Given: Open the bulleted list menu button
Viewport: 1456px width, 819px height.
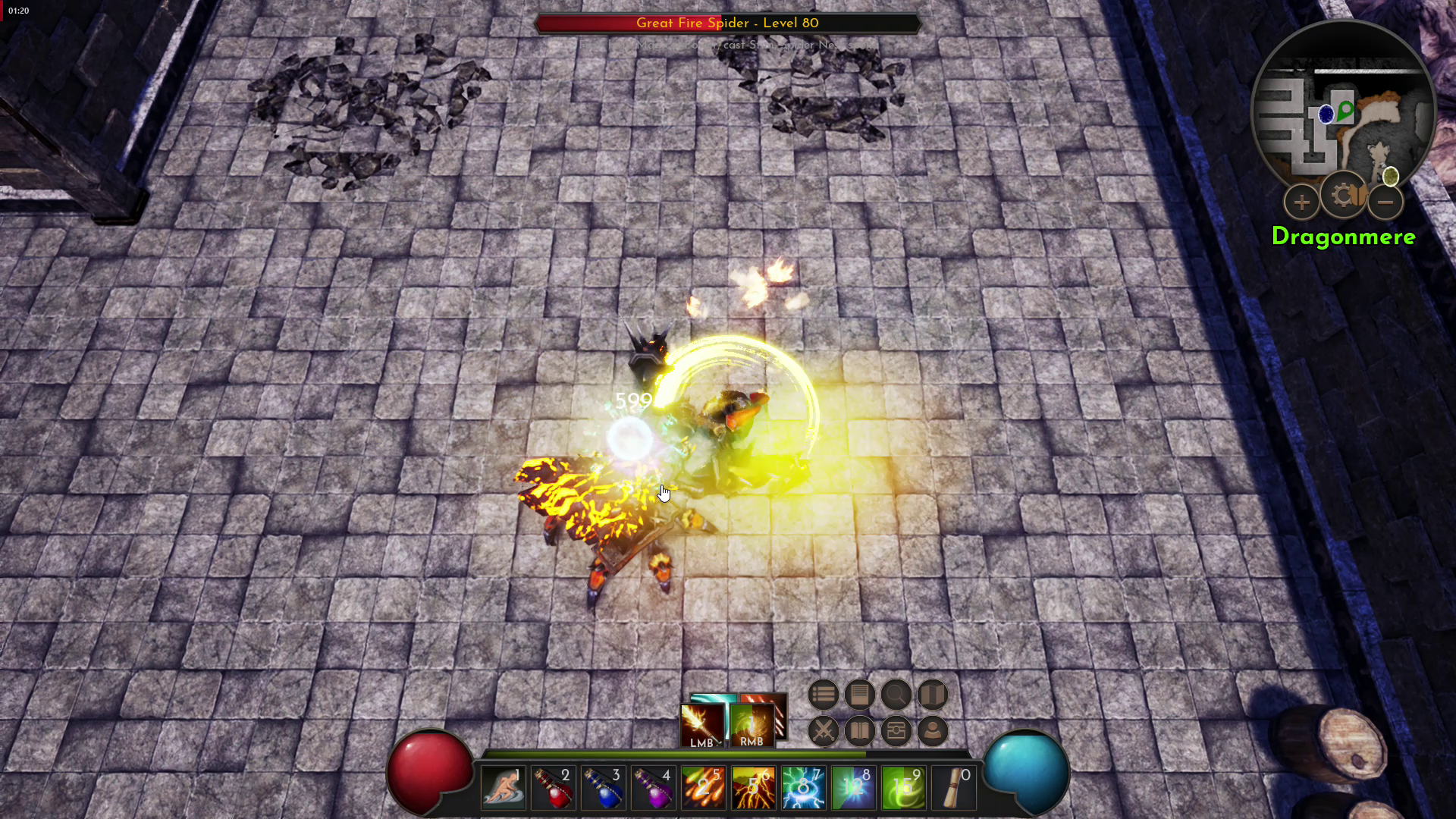Looking at the screenshot, I should 823,695.
